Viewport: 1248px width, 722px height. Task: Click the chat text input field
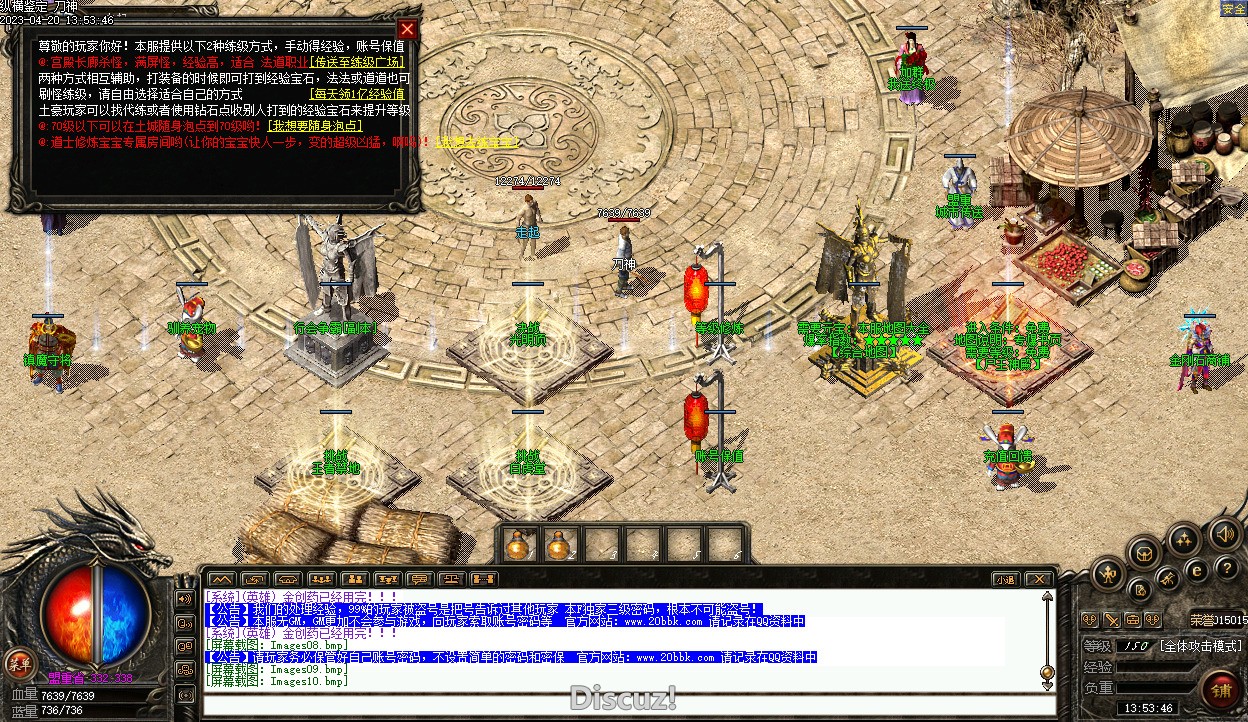[x=620, y=704]
